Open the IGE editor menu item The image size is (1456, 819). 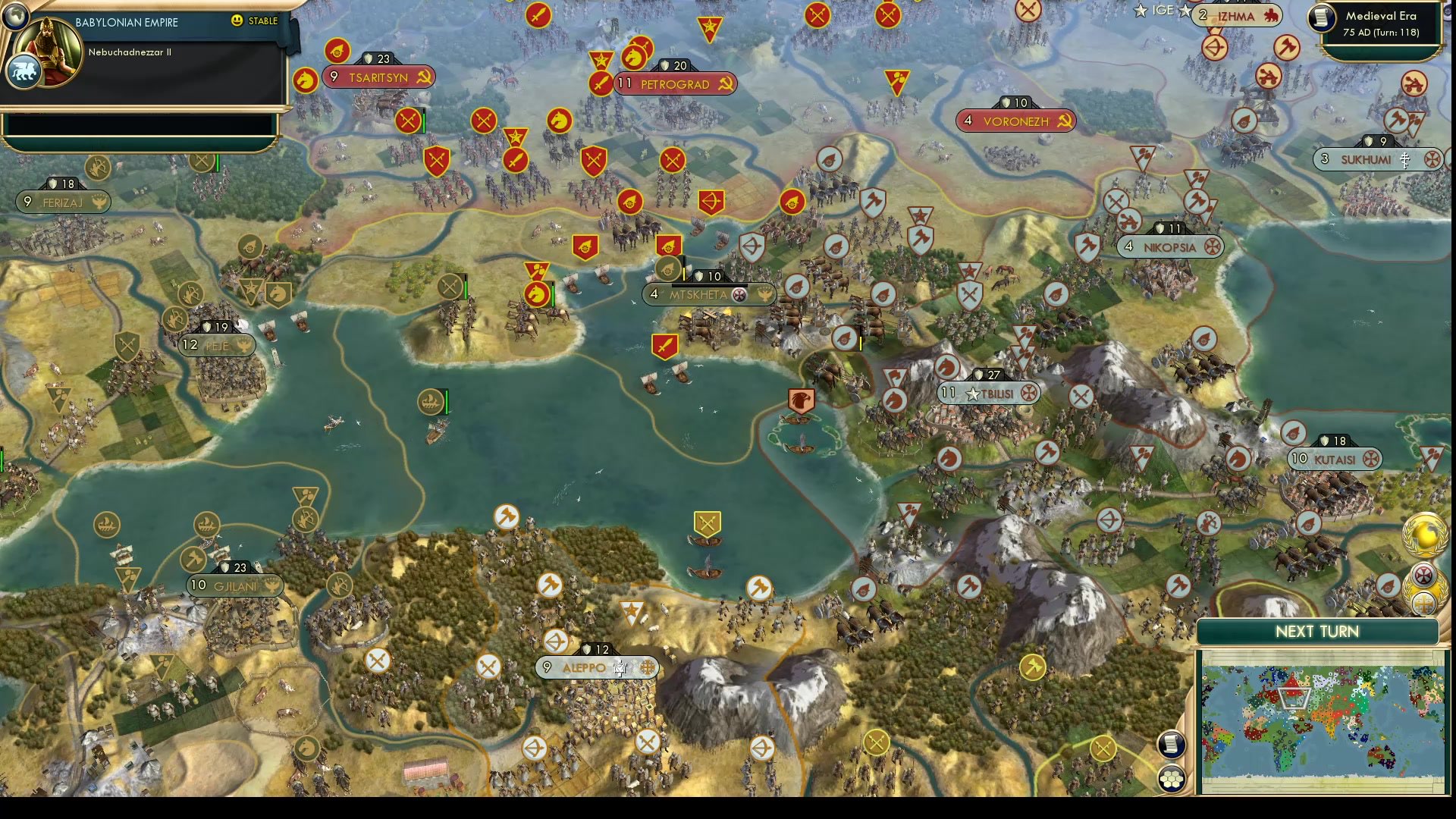1163,11
